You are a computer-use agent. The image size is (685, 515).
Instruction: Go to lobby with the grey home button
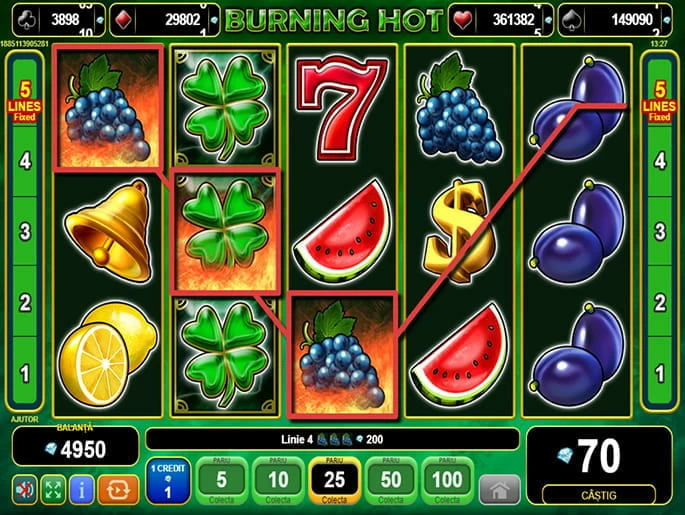tap(500, 489)
